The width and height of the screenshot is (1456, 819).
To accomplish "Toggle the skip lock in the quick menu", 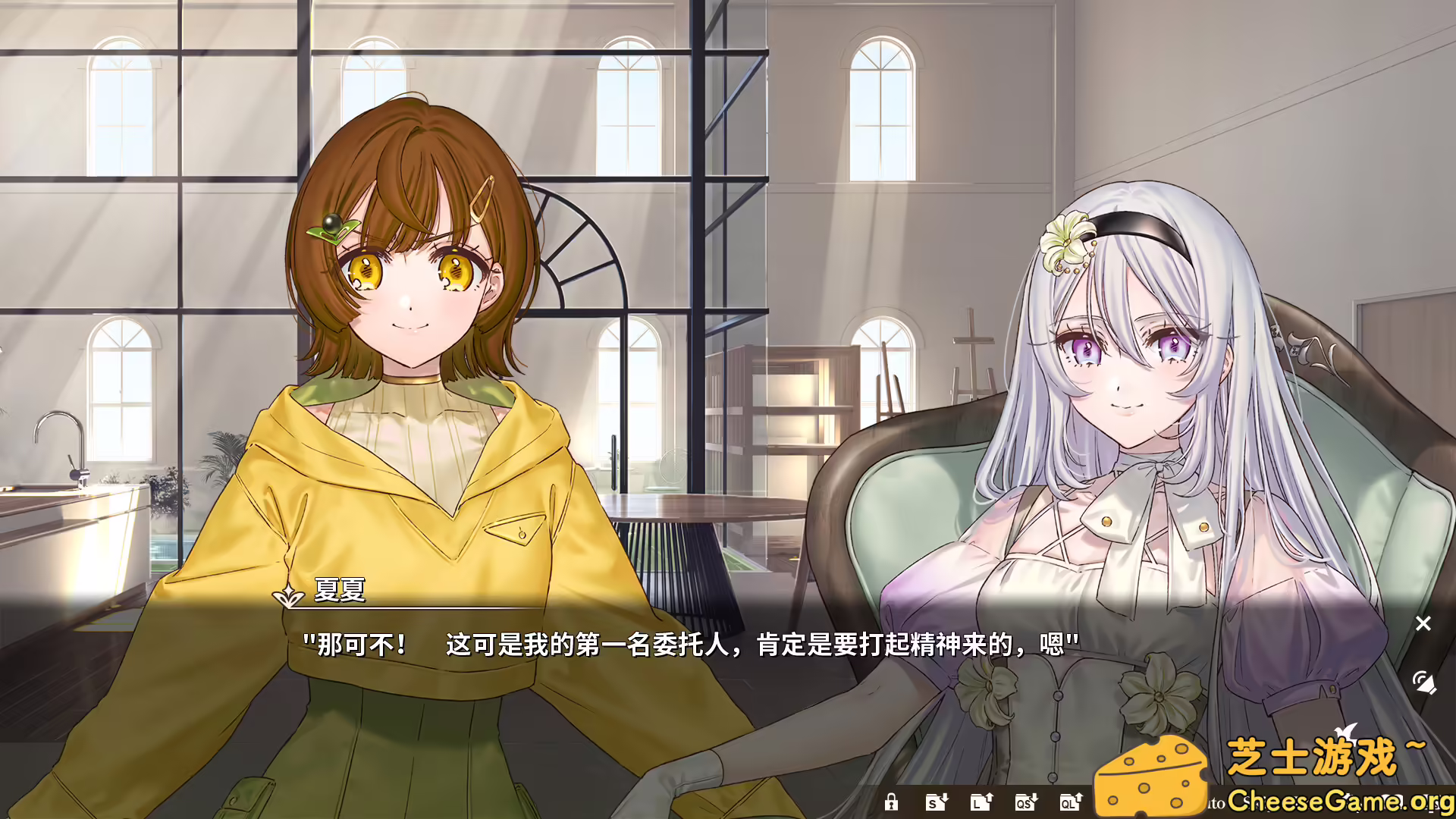I will tap(892, 802).
